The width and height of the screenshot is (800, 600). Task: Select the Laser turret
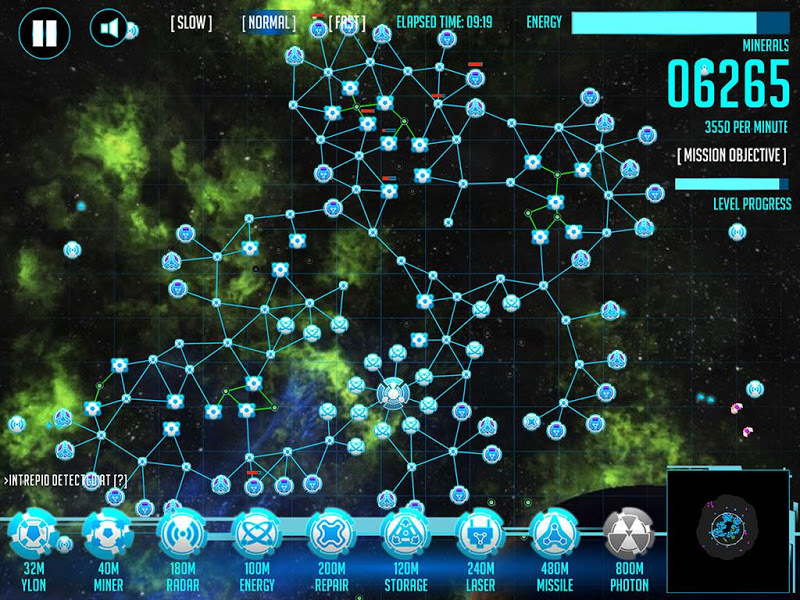[480, 536]
